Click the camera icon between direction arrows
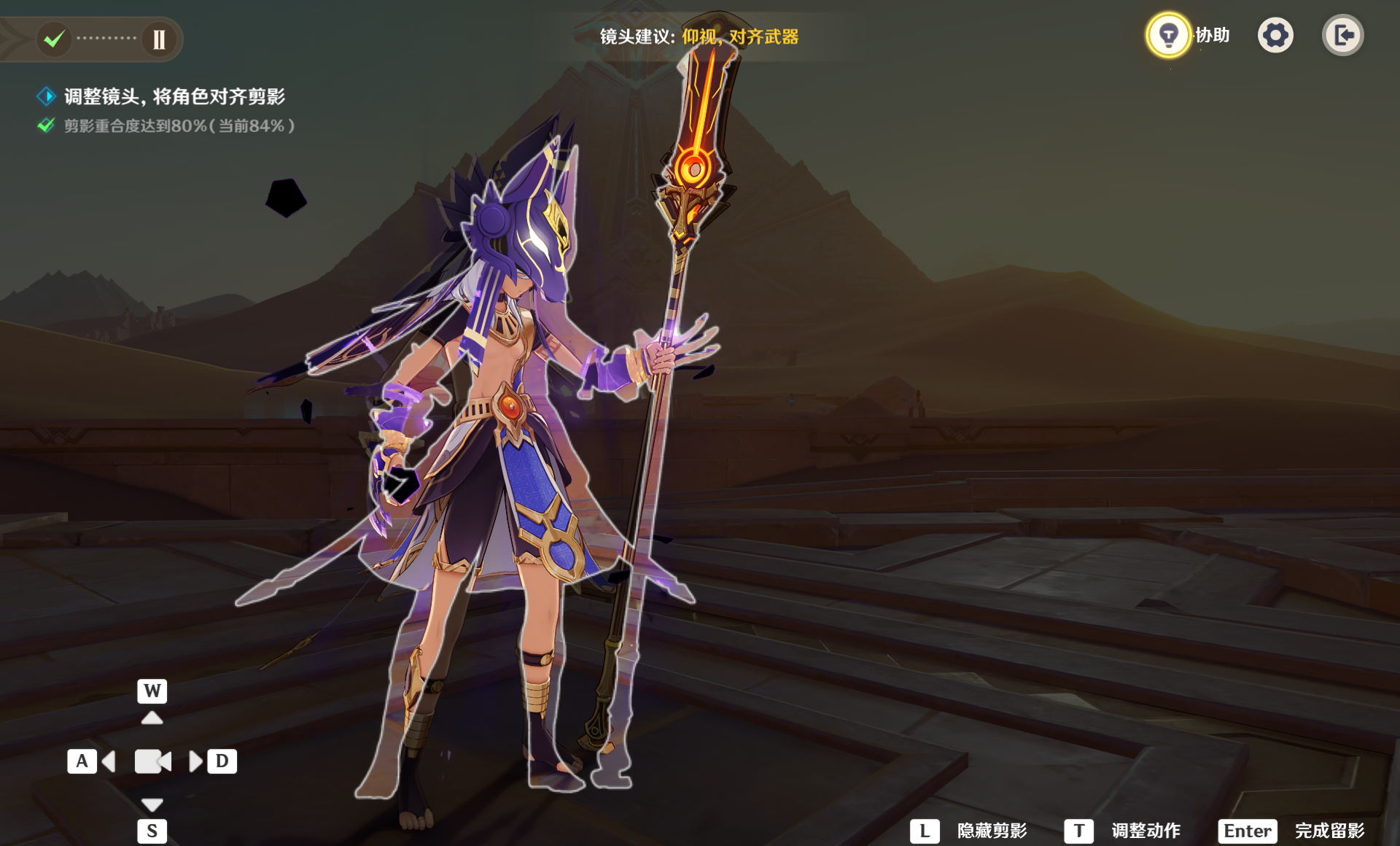This screenshot has height=846, width=1400. point(152,761)
